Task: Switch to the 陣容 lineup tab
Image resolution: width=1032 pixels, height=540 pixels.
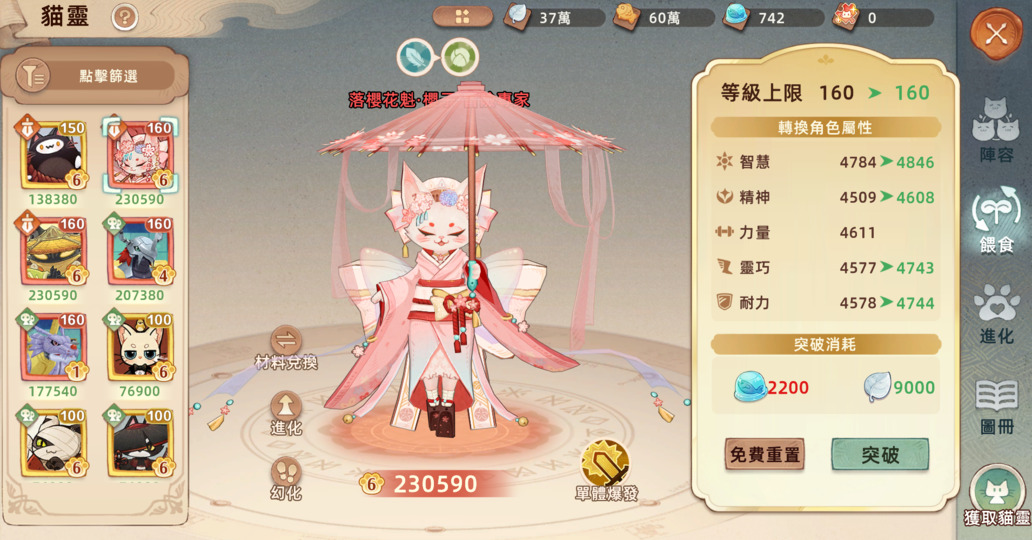Action: click(x=996, y=130)
